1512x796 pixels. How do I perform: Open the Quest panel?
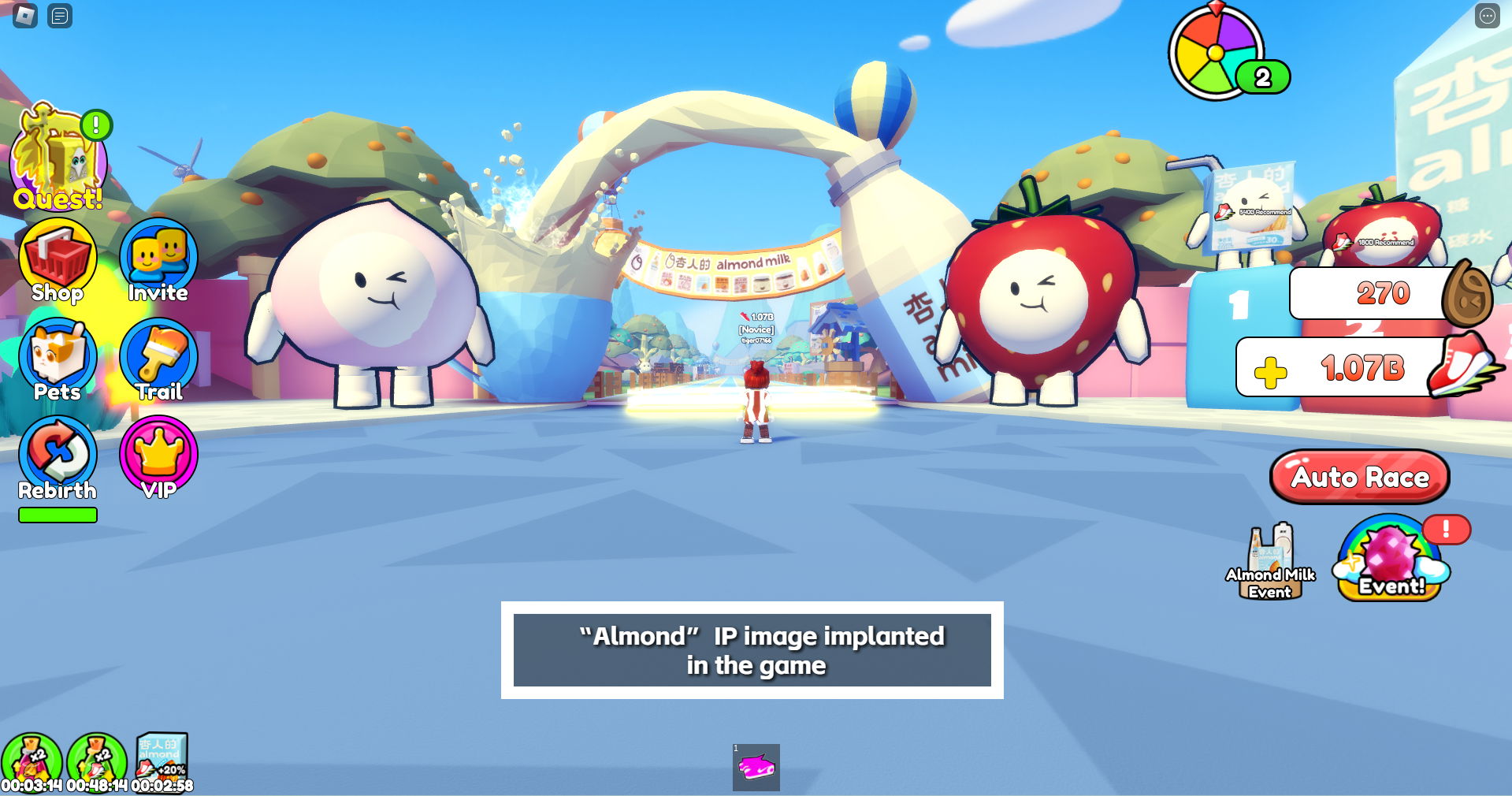(58, 158)
